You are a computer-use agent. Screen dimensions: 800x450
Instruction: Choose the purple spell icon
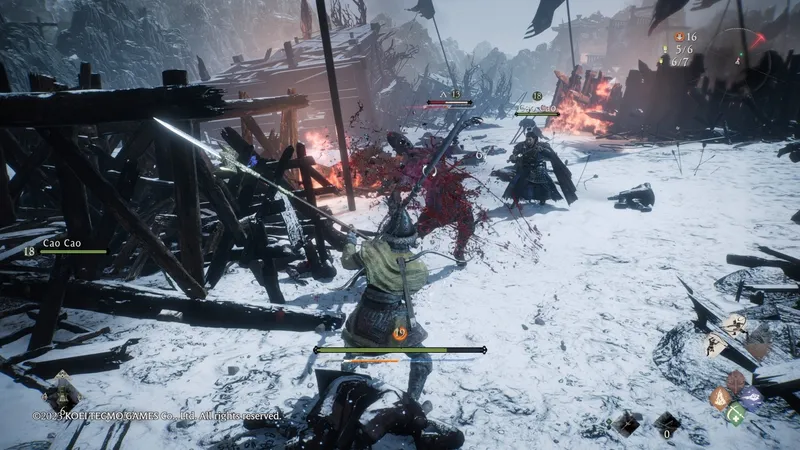coord(751,398)
